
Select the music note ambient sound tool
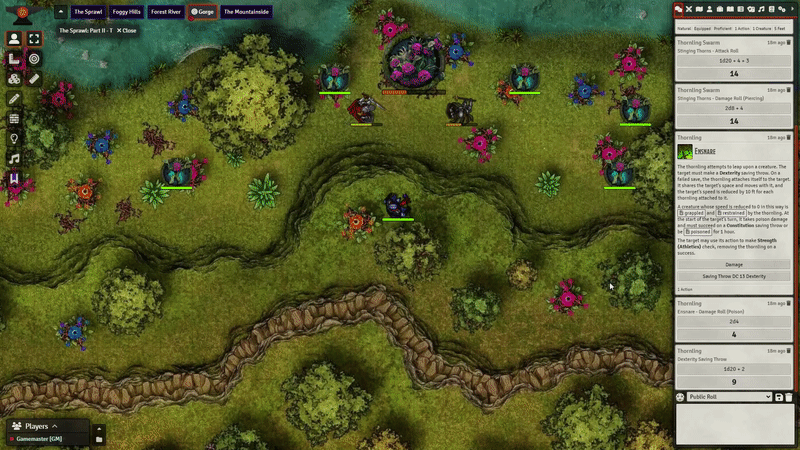click(x=14, y=158)
